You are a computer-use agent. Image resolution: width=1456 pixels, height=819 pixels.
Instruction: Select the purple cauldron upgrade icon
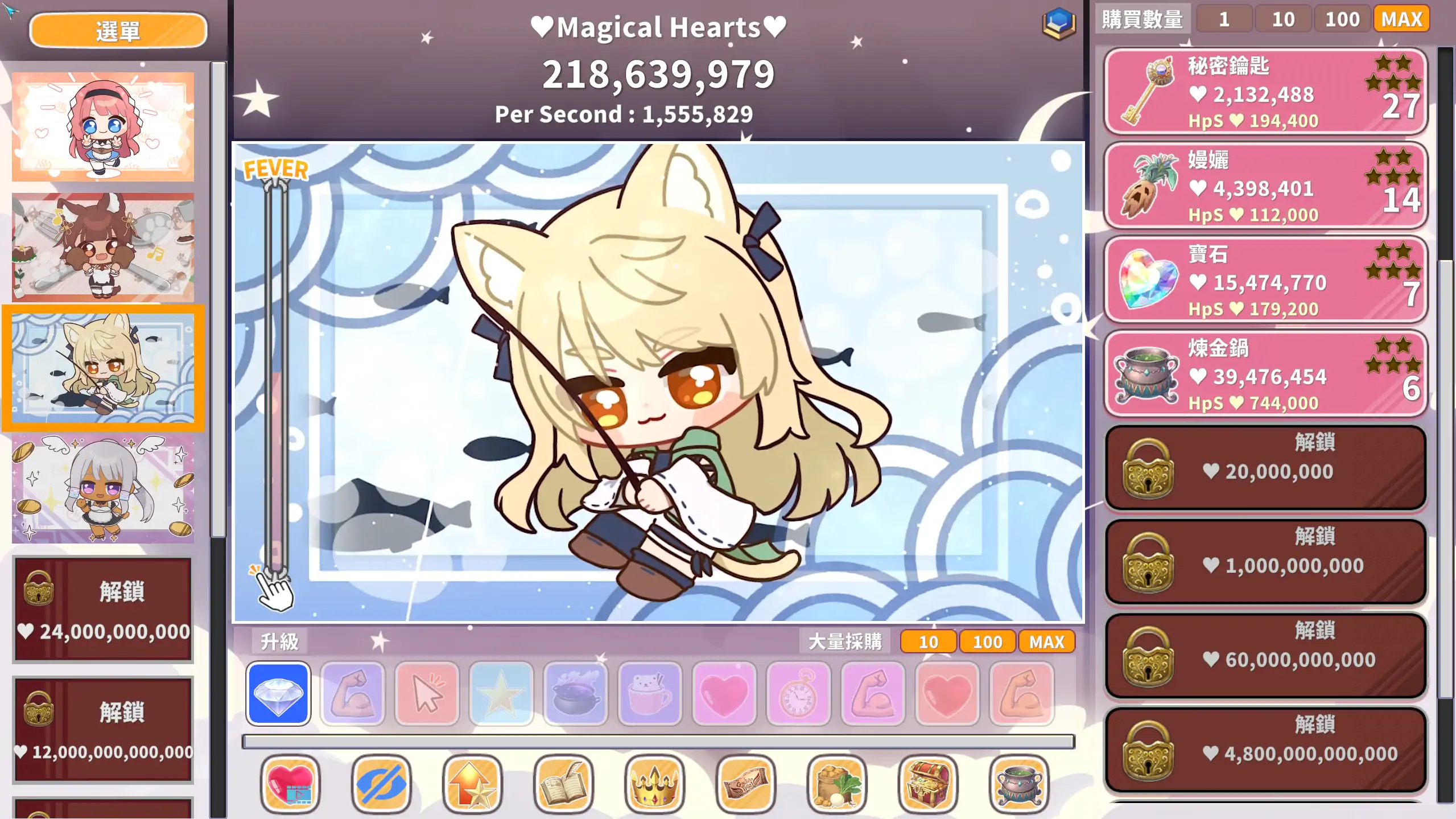575,694
